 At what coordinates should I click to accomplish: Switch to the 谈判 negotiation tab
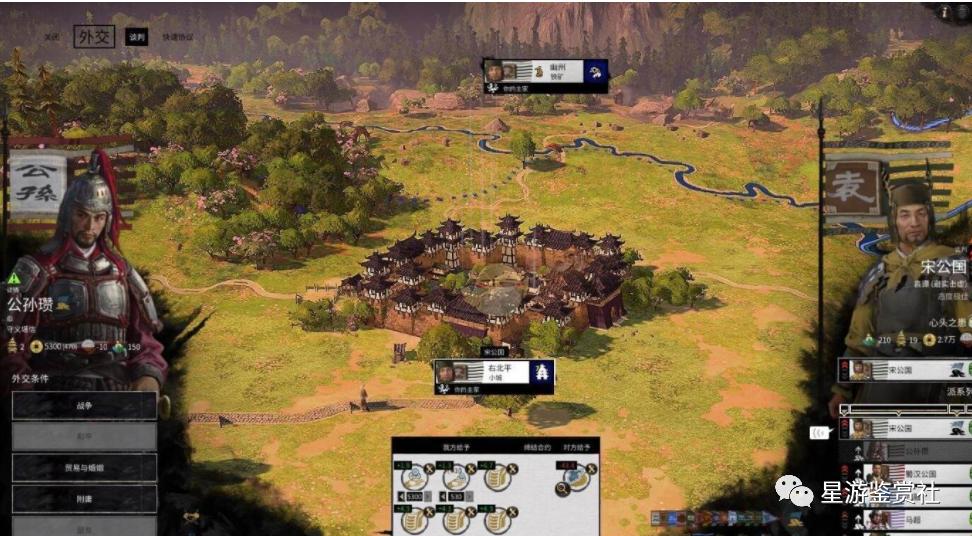[x=137, y=38]
